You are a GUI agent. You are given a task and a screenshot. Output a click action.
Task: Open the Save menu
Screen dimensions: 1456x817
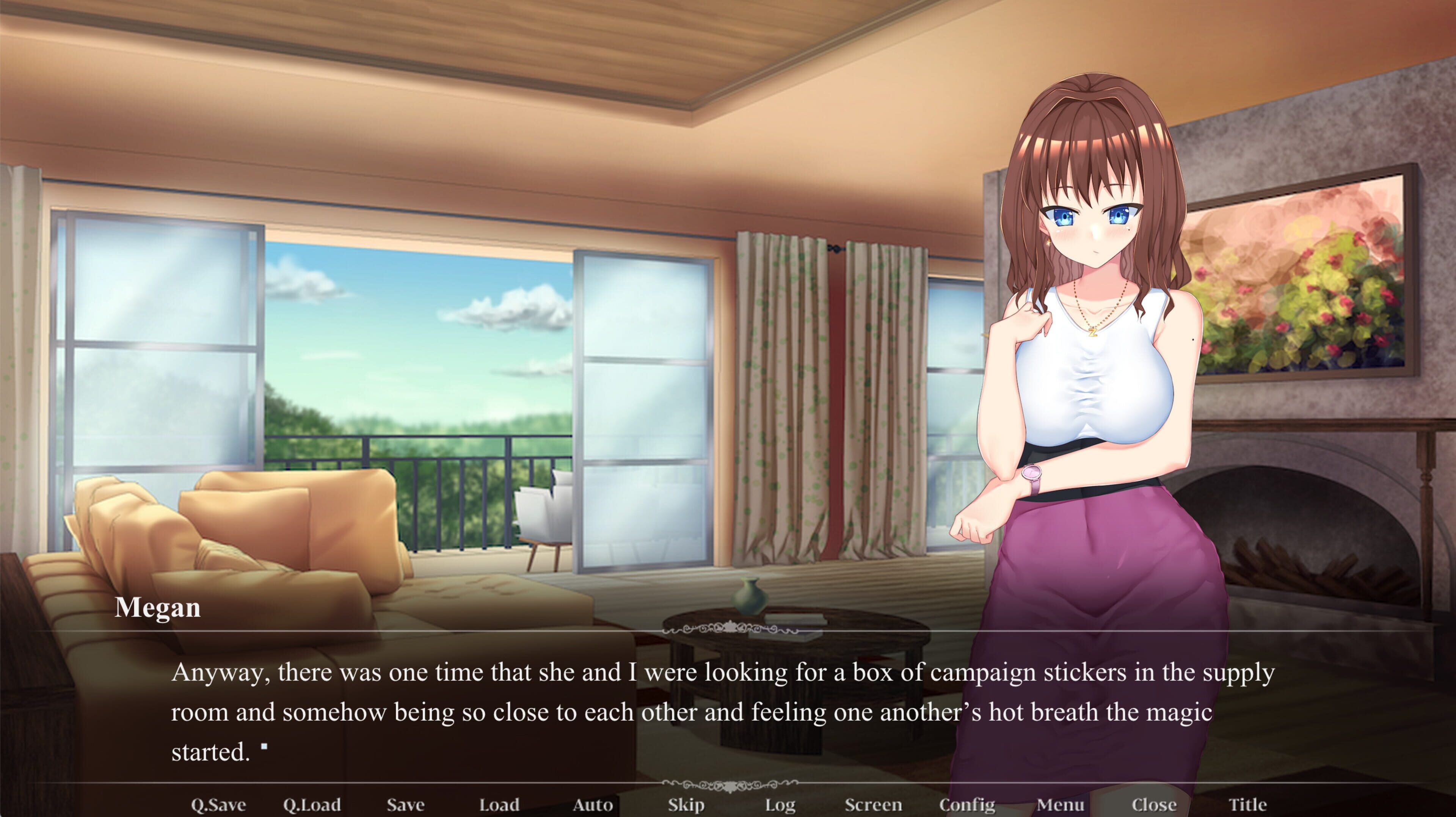coord(405,804)
